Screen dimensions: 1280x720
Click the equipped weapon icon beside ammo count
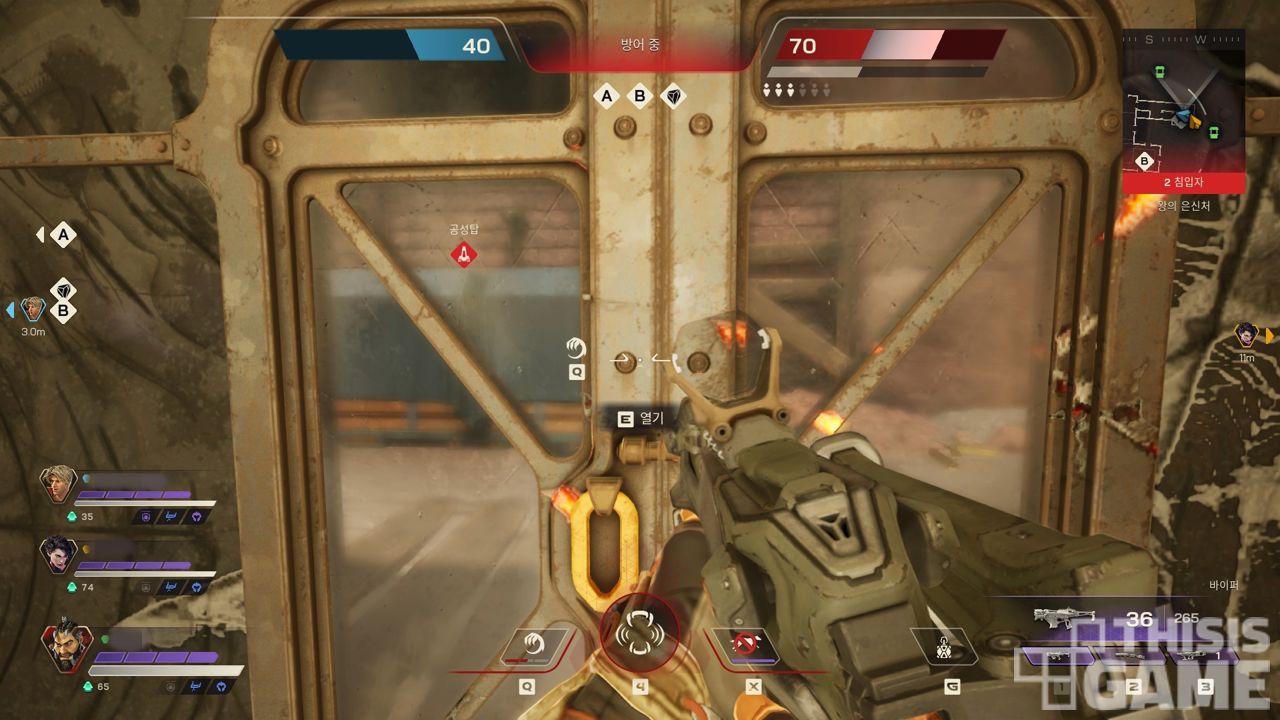pyautogui.click(x=1064, y=619)
